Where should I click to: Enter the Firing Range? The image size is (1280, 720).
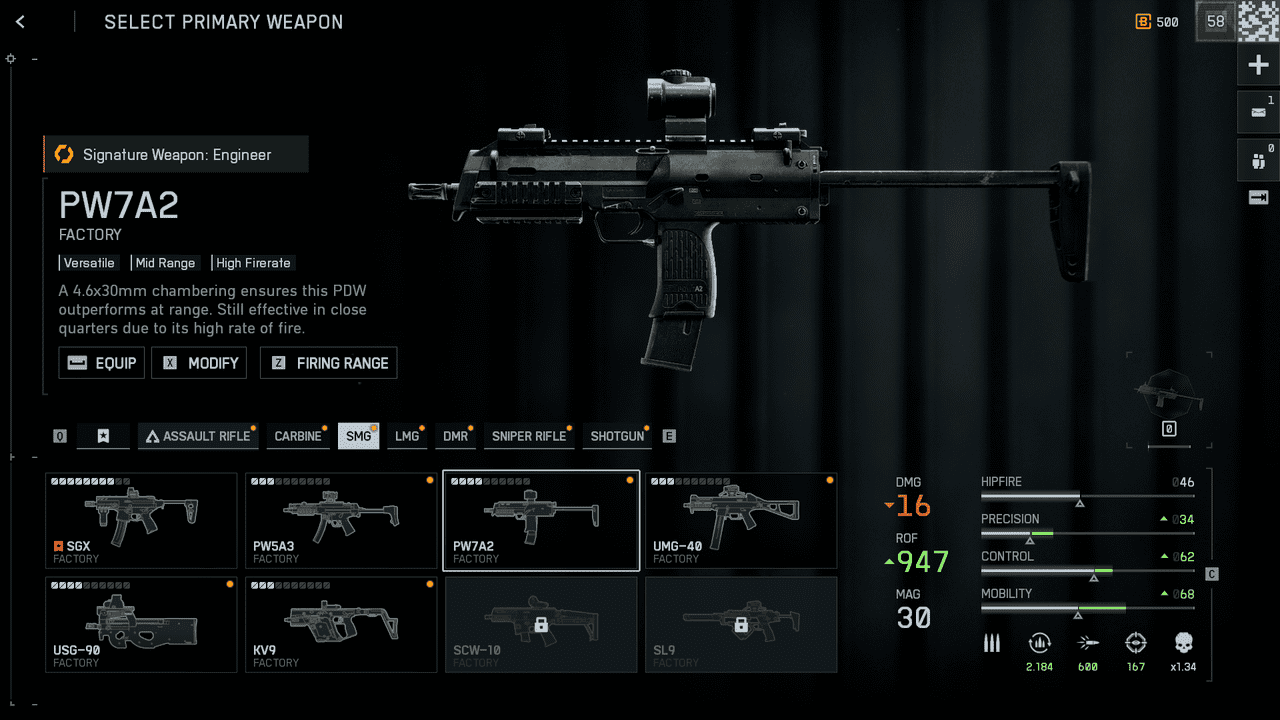[x=328, y=363]
